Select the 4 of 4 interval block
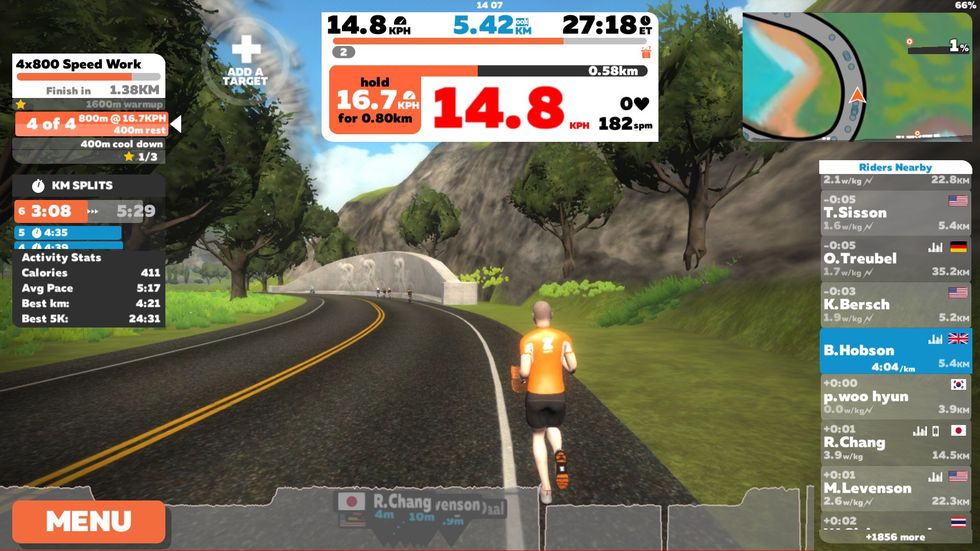 click(x=90, y=124)
